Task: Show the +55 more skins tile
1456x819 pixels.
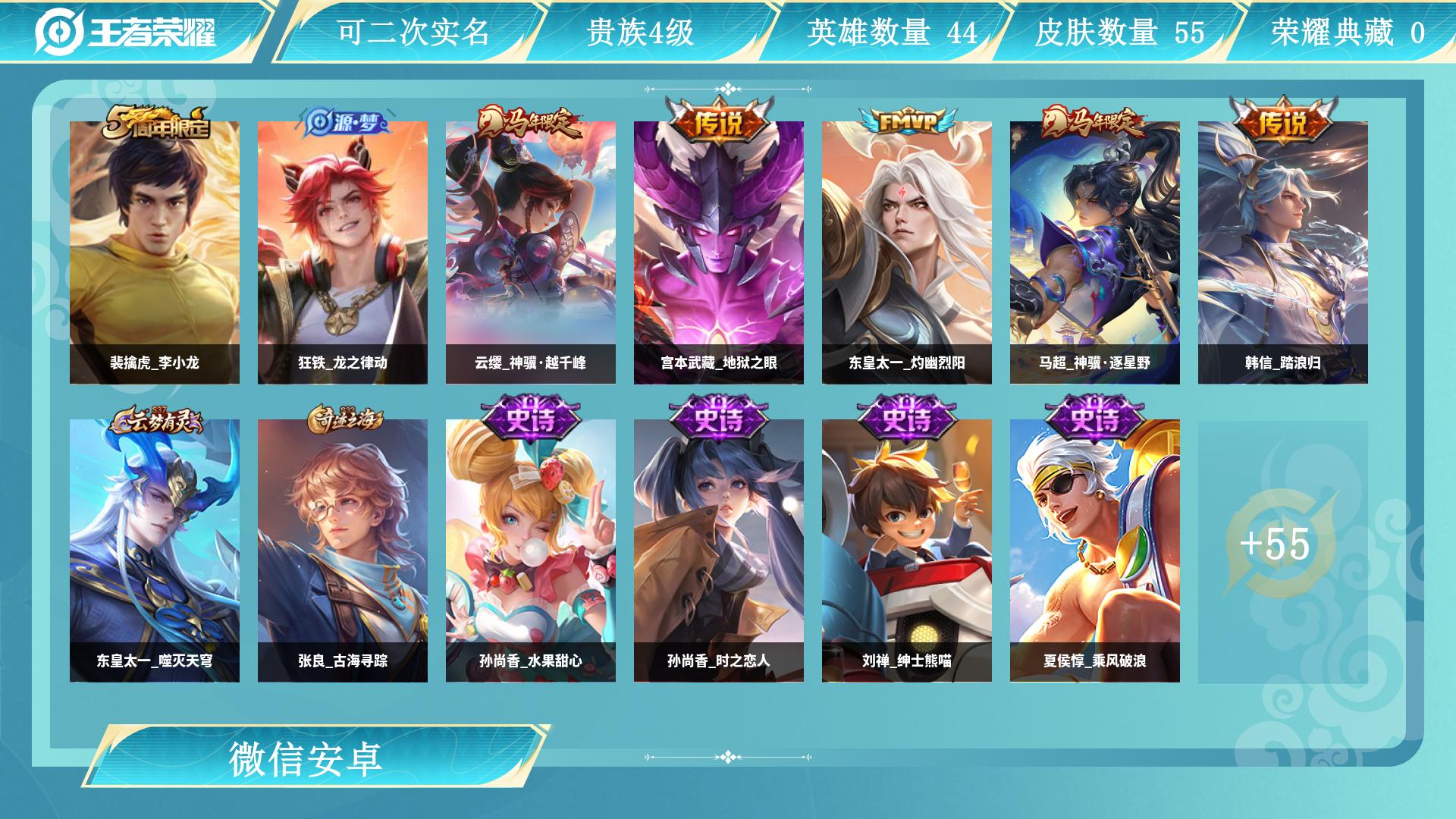Action: [1283, 544]
